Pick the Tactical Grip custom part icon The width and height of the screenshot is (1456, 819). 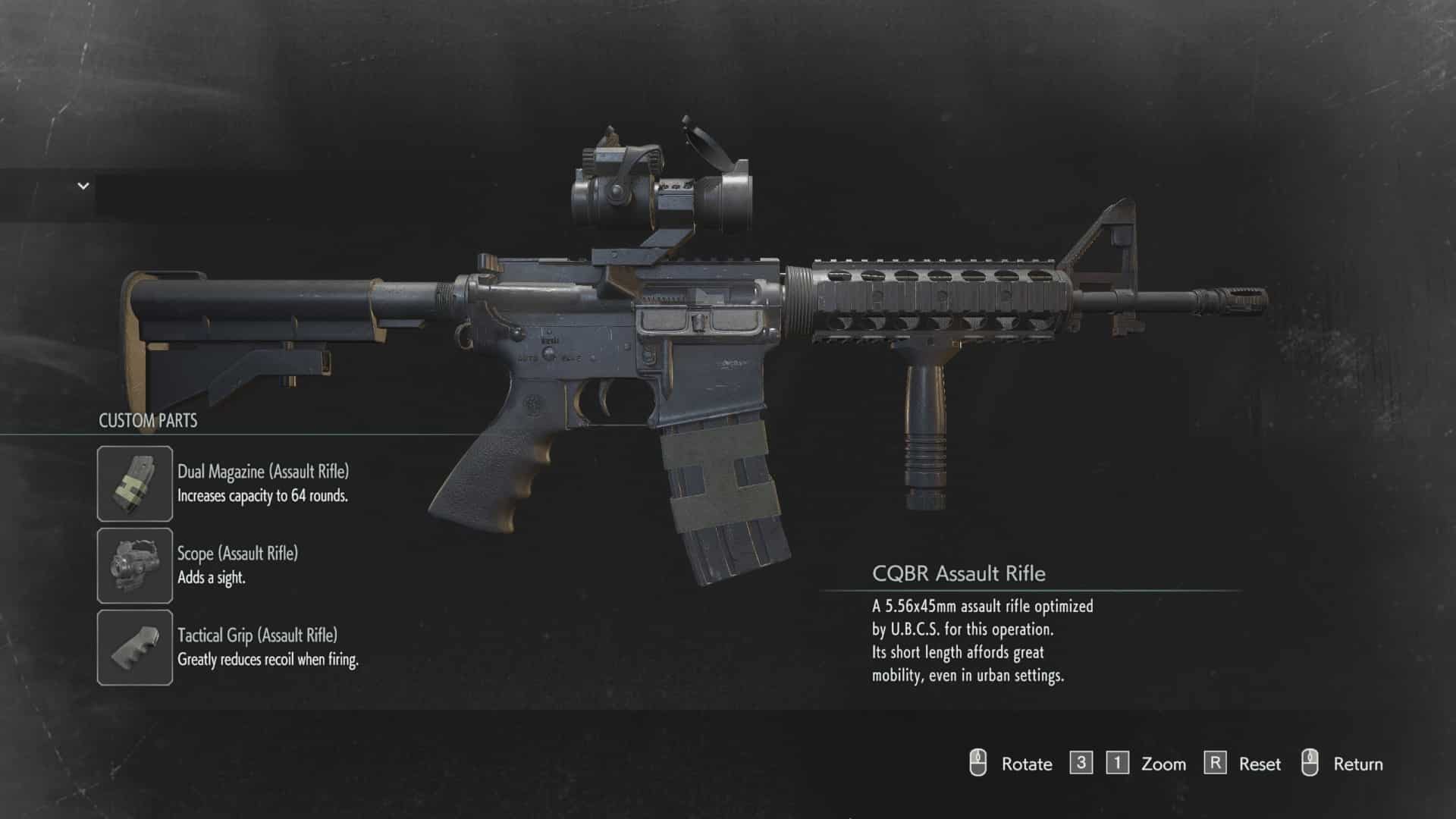[135, 648]
